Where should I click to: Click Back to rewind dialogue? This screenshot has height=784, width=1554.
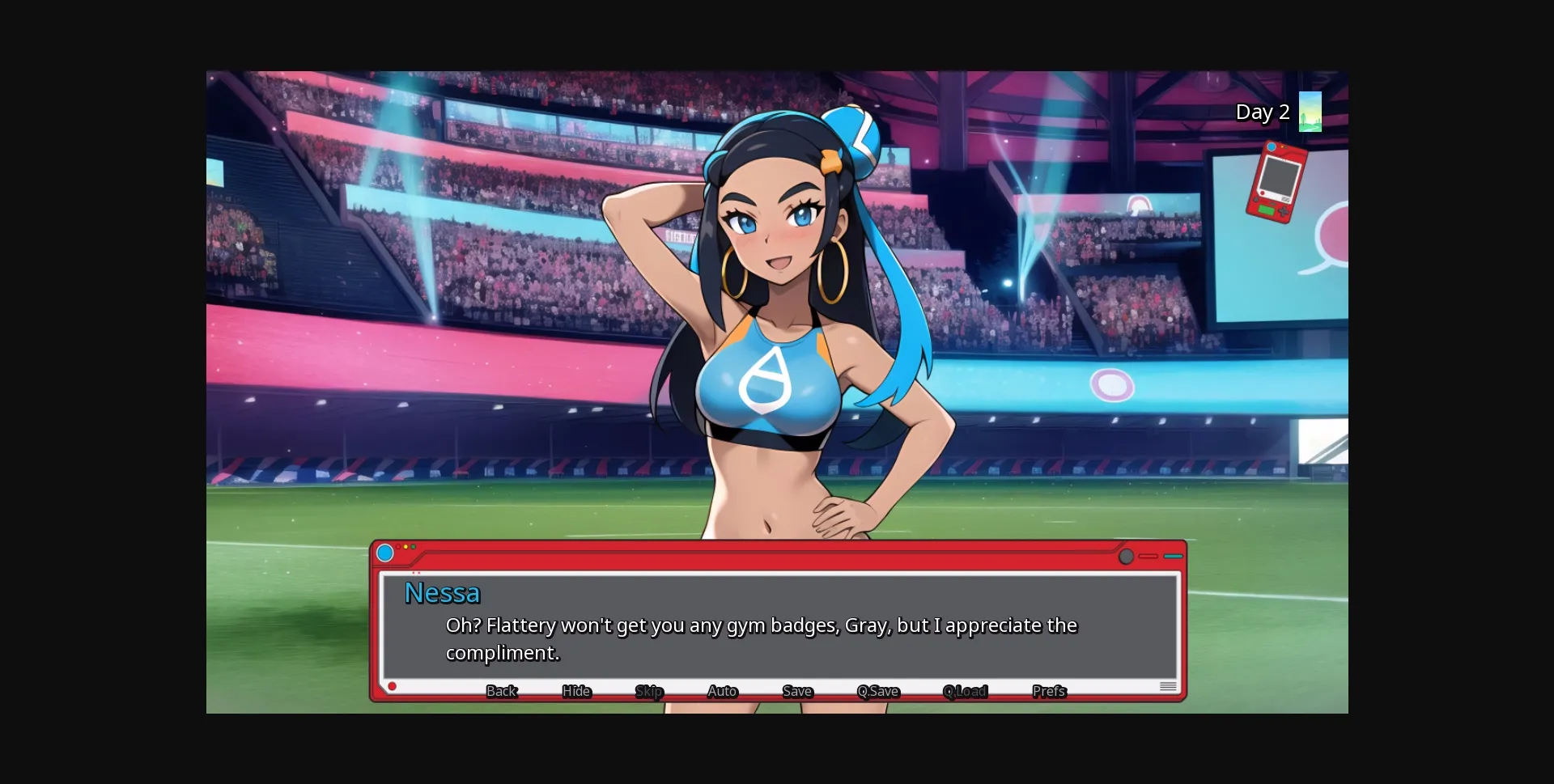coord(502,692)
